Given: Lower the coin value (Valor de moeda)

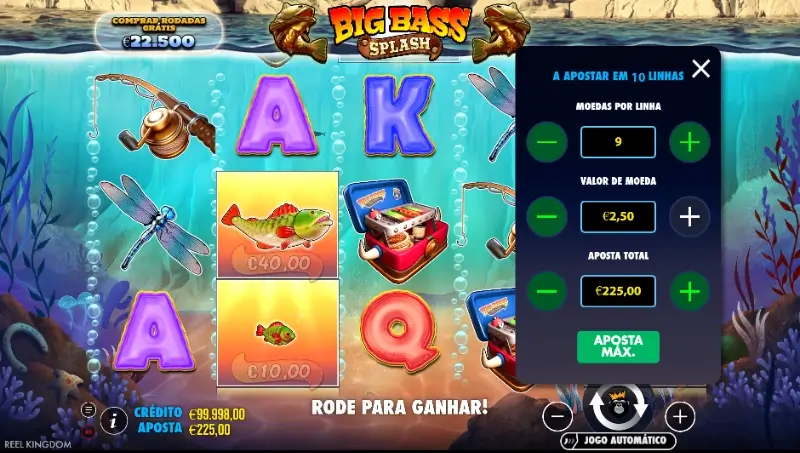Looking at the screenshot, I should click(x=546, y=216).
